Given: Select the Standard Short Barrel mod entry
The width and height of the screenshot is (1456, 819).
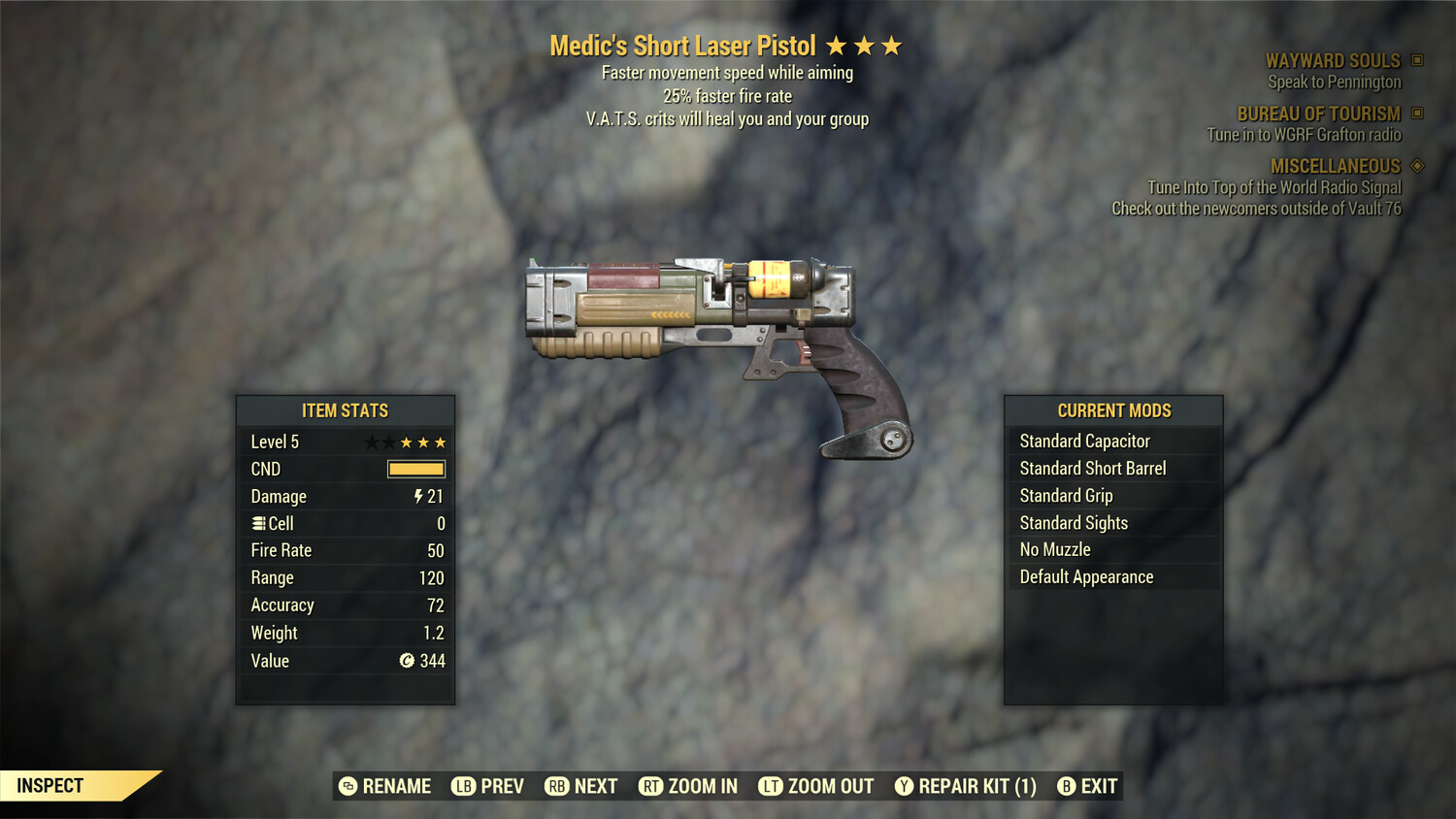Looking at the screenshot, I should pos(1092,468).
